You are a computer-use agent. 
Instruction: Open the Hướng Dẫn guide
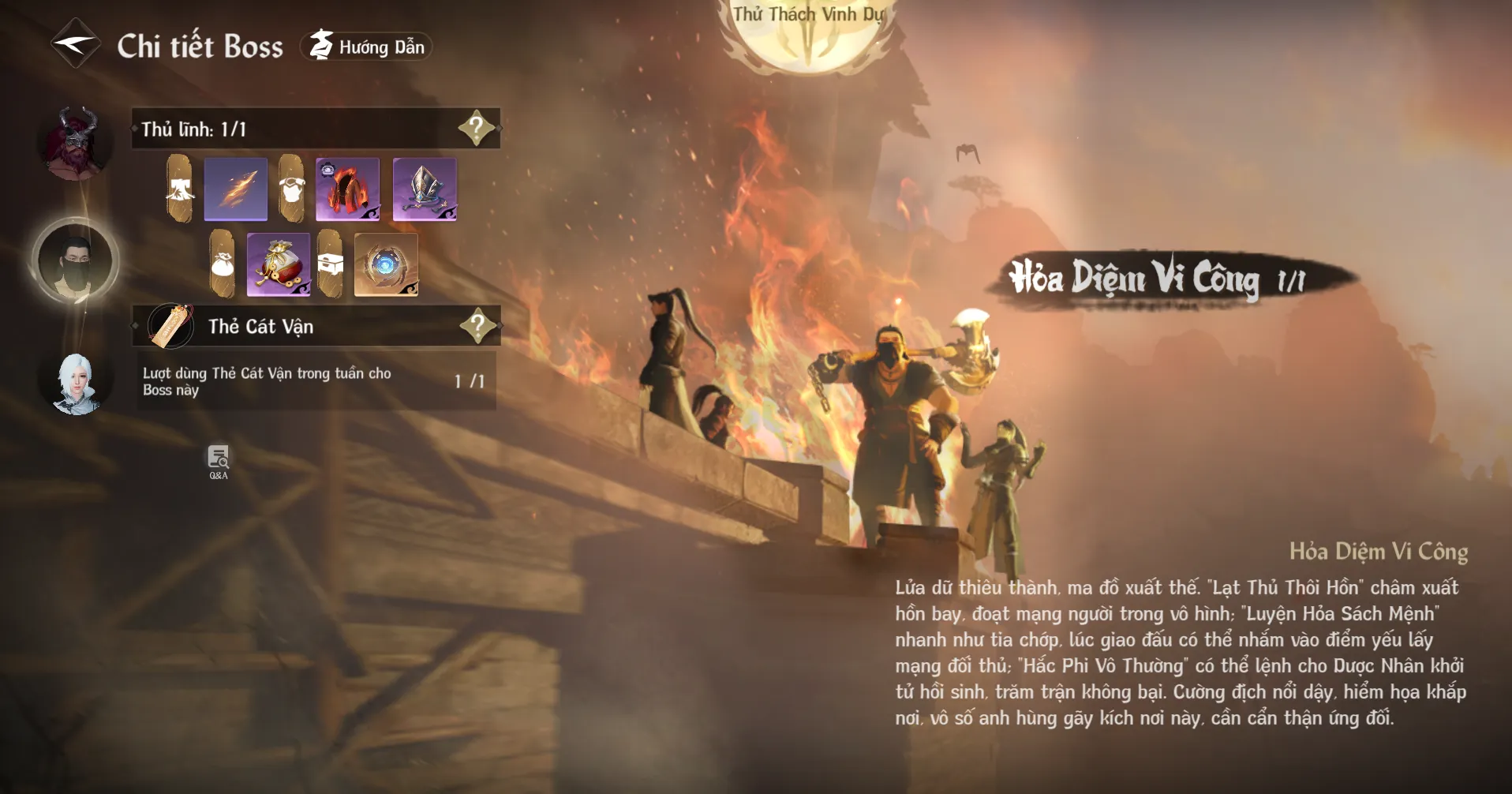click(x=367, y=47)
